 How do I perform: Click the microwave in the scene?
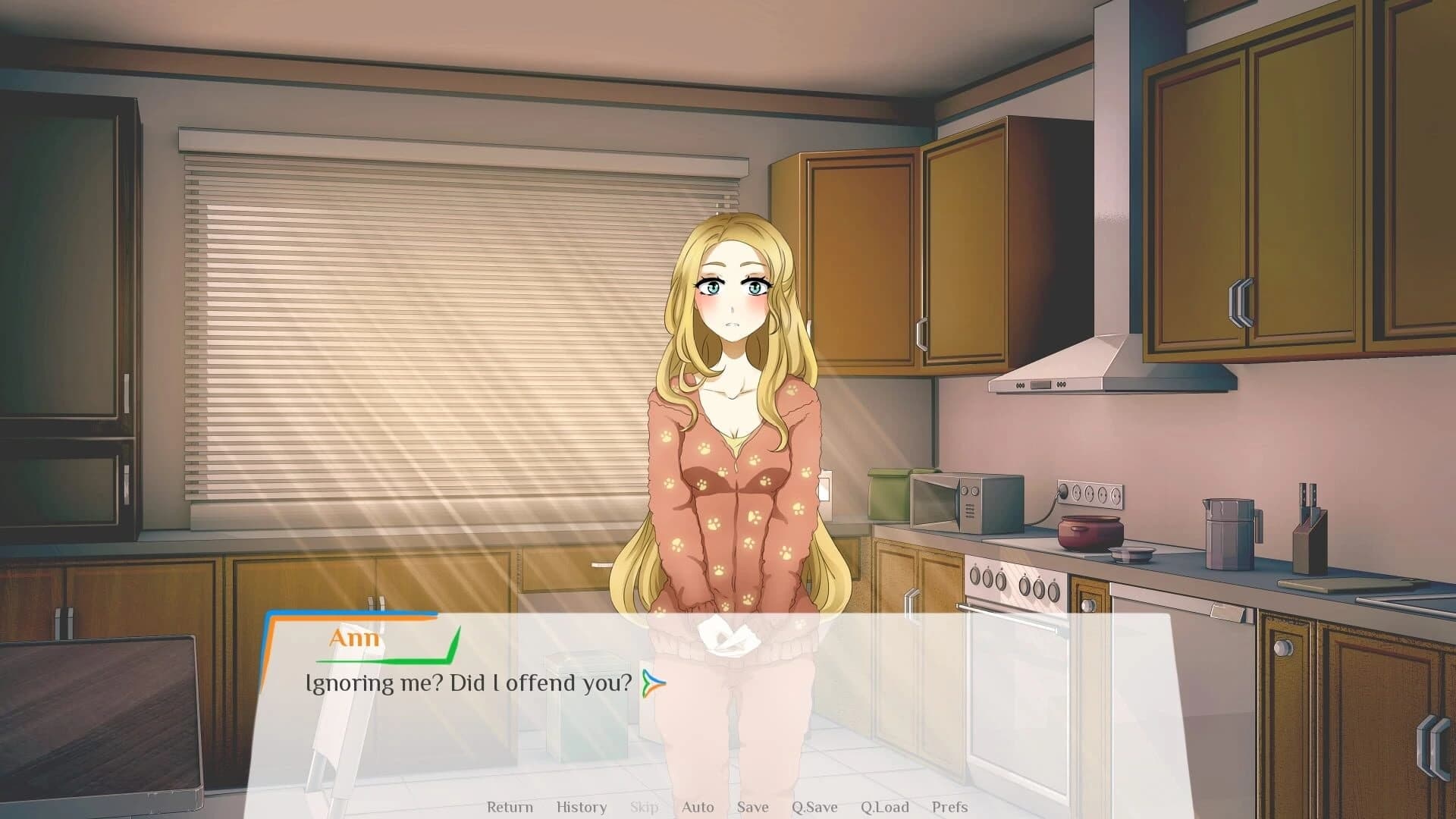964,503
